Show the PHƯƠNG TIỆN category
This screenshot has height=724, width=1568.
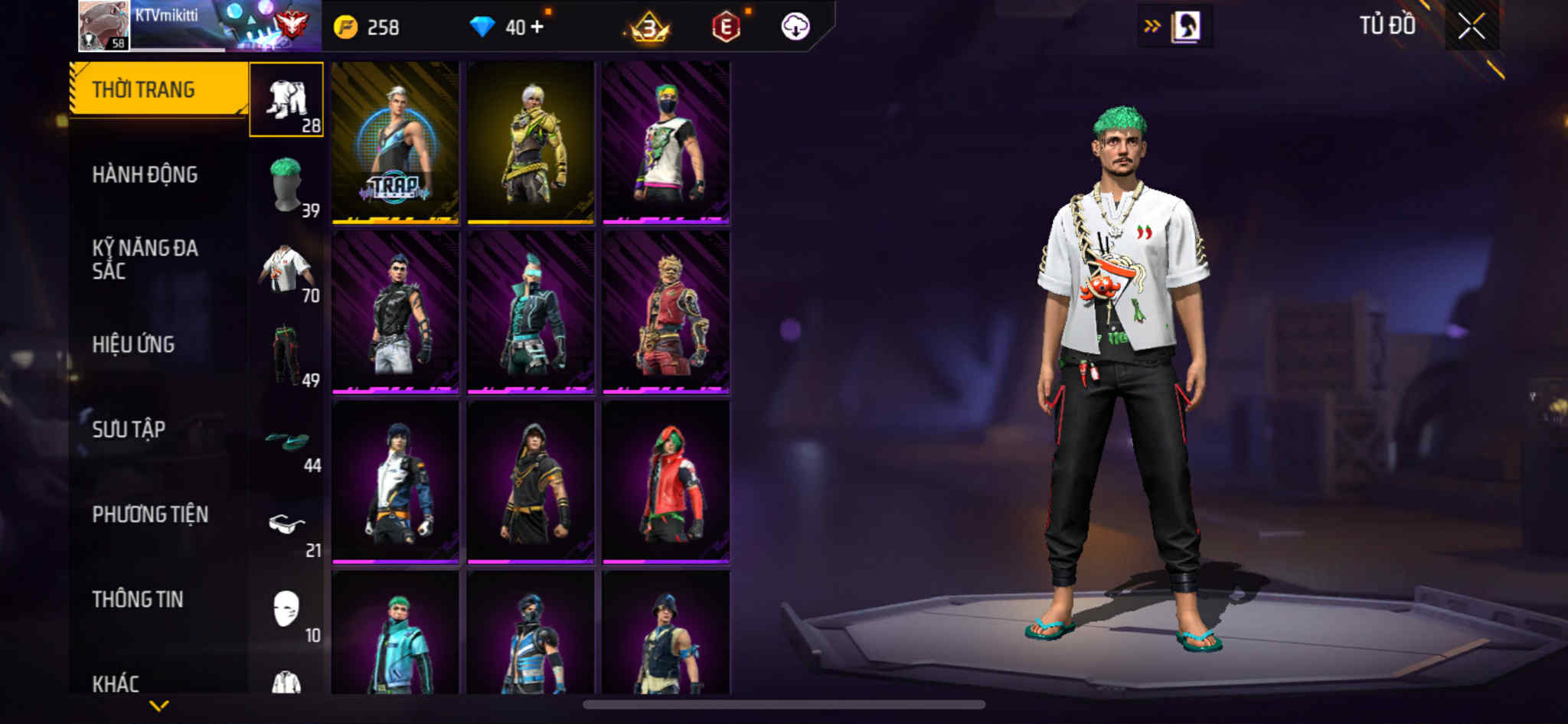[x=150, y=514]
